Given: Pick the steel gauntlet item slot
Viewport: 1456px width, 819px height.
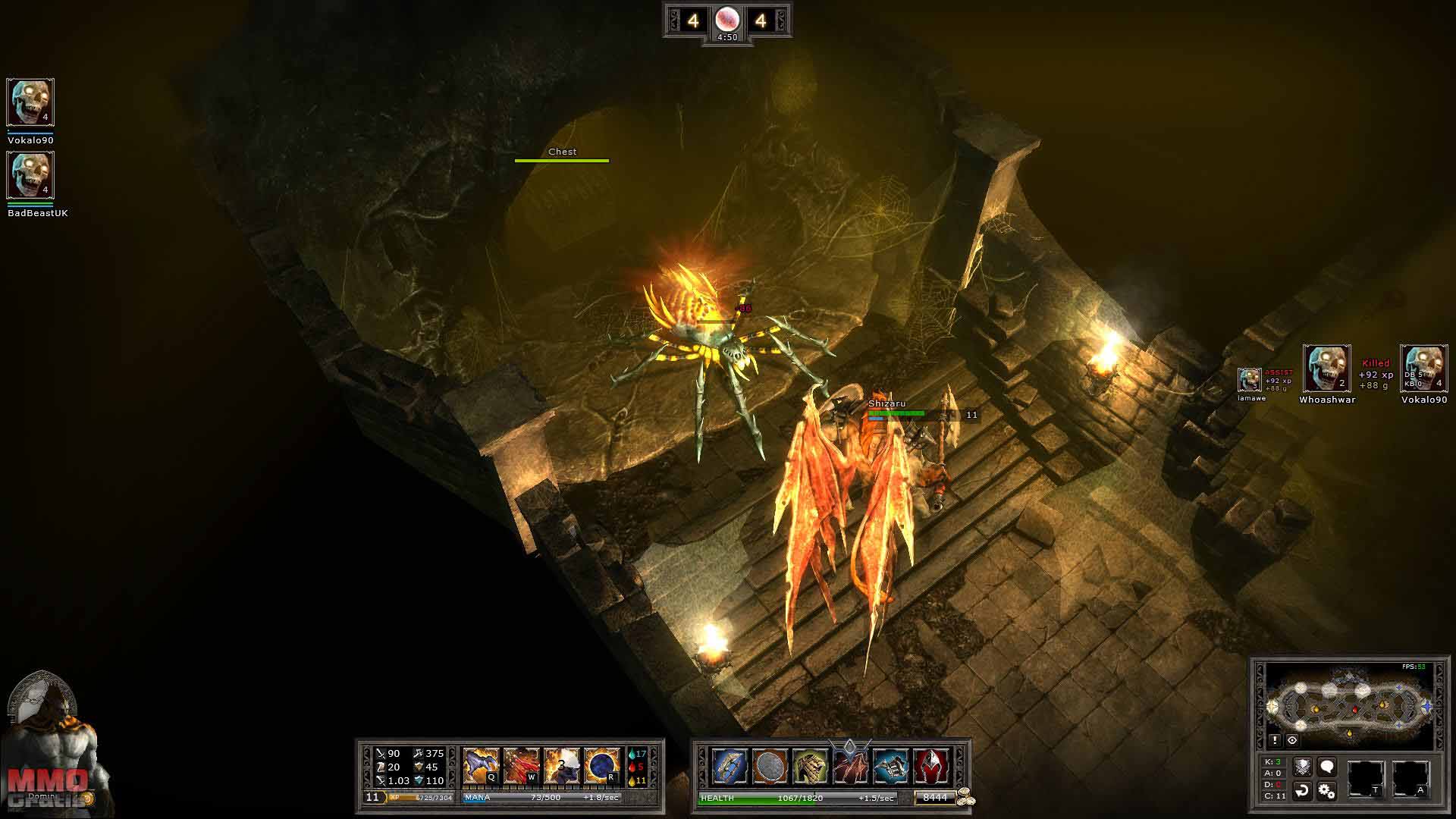Looking at the screenshot, I should [891, 766].
